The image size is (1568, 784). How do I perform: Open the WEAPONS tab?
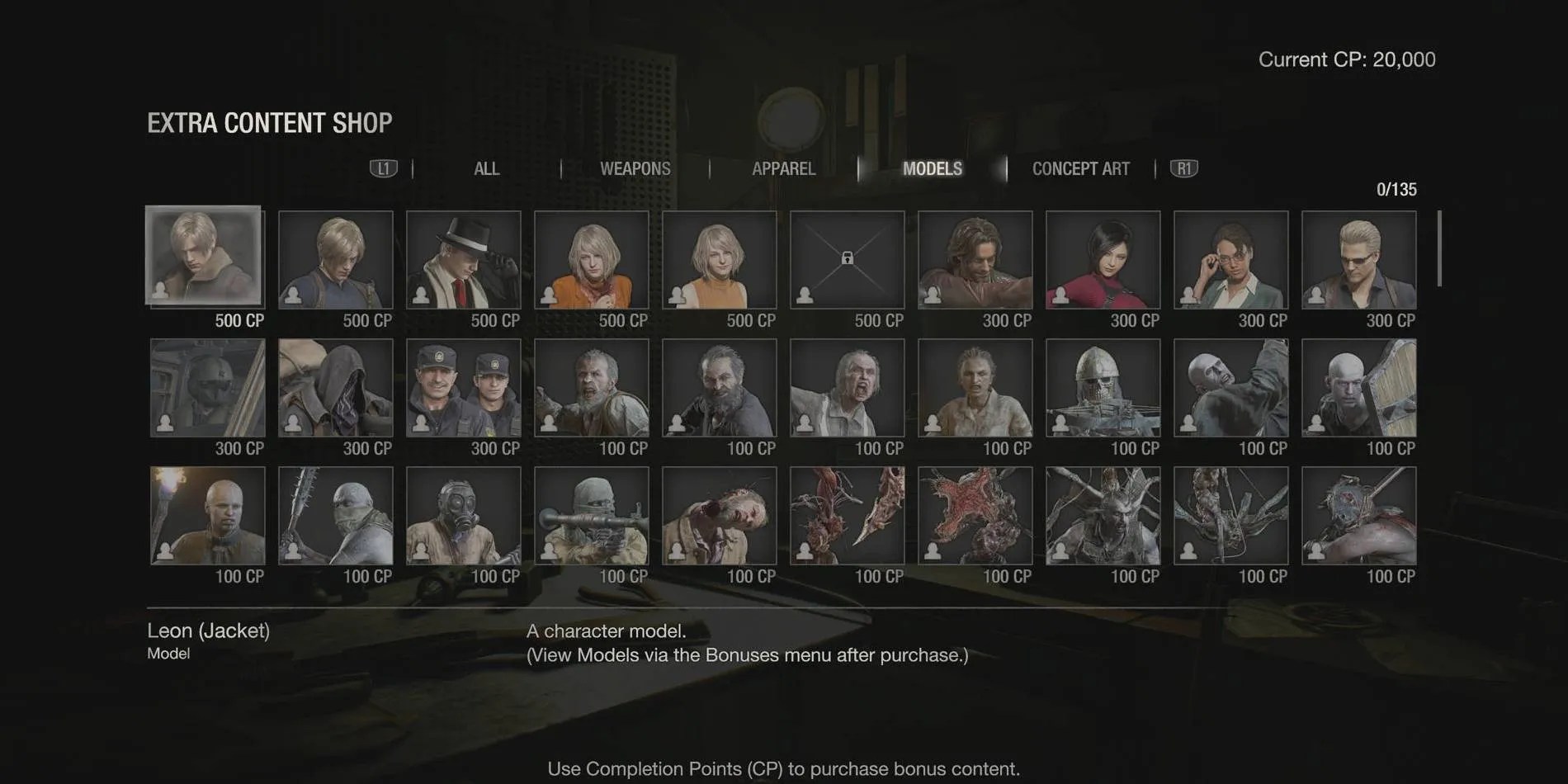click(x=634, y=168)
